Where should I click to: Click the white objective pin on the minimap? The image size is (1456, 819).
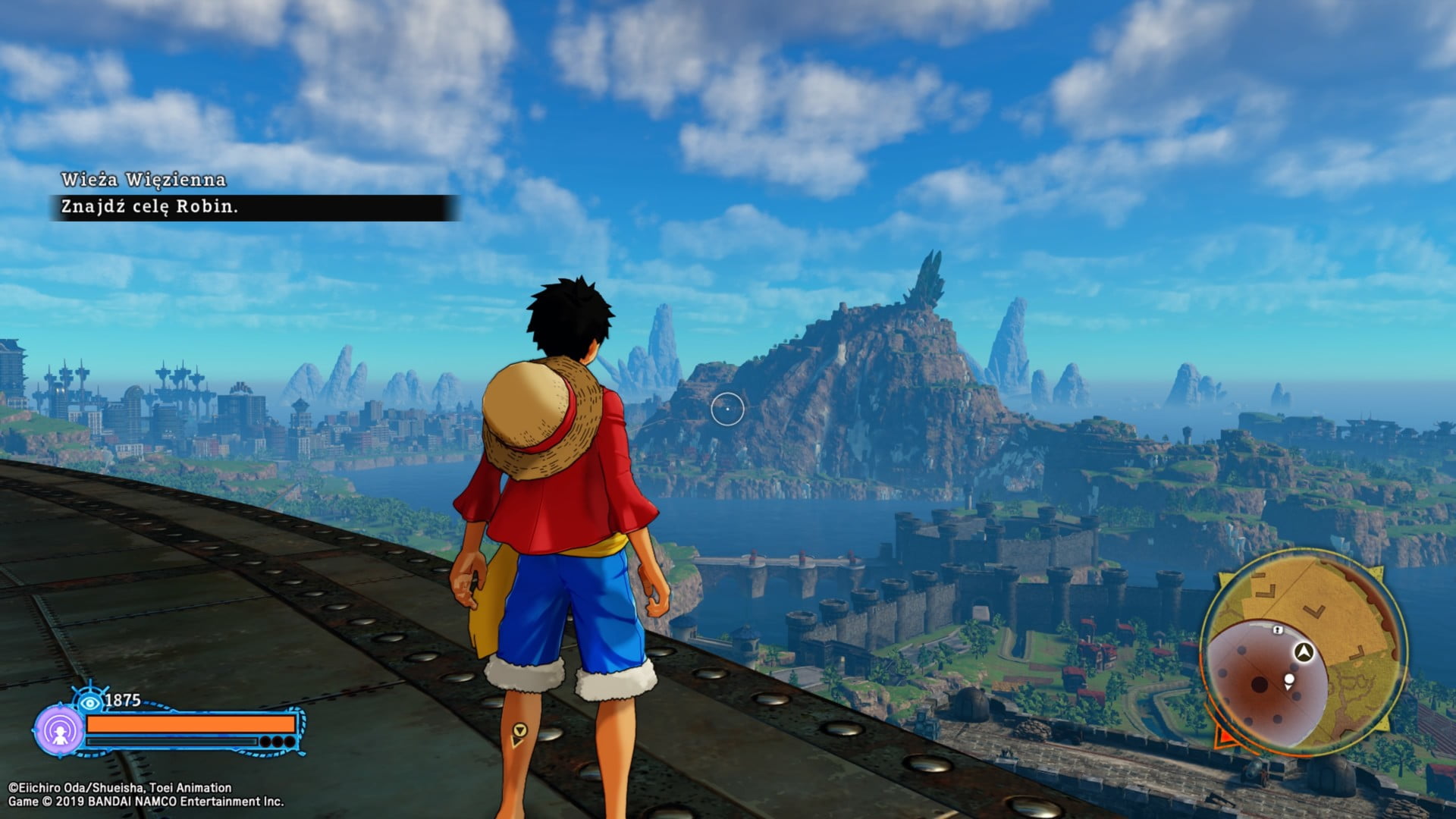point(1289,680)
